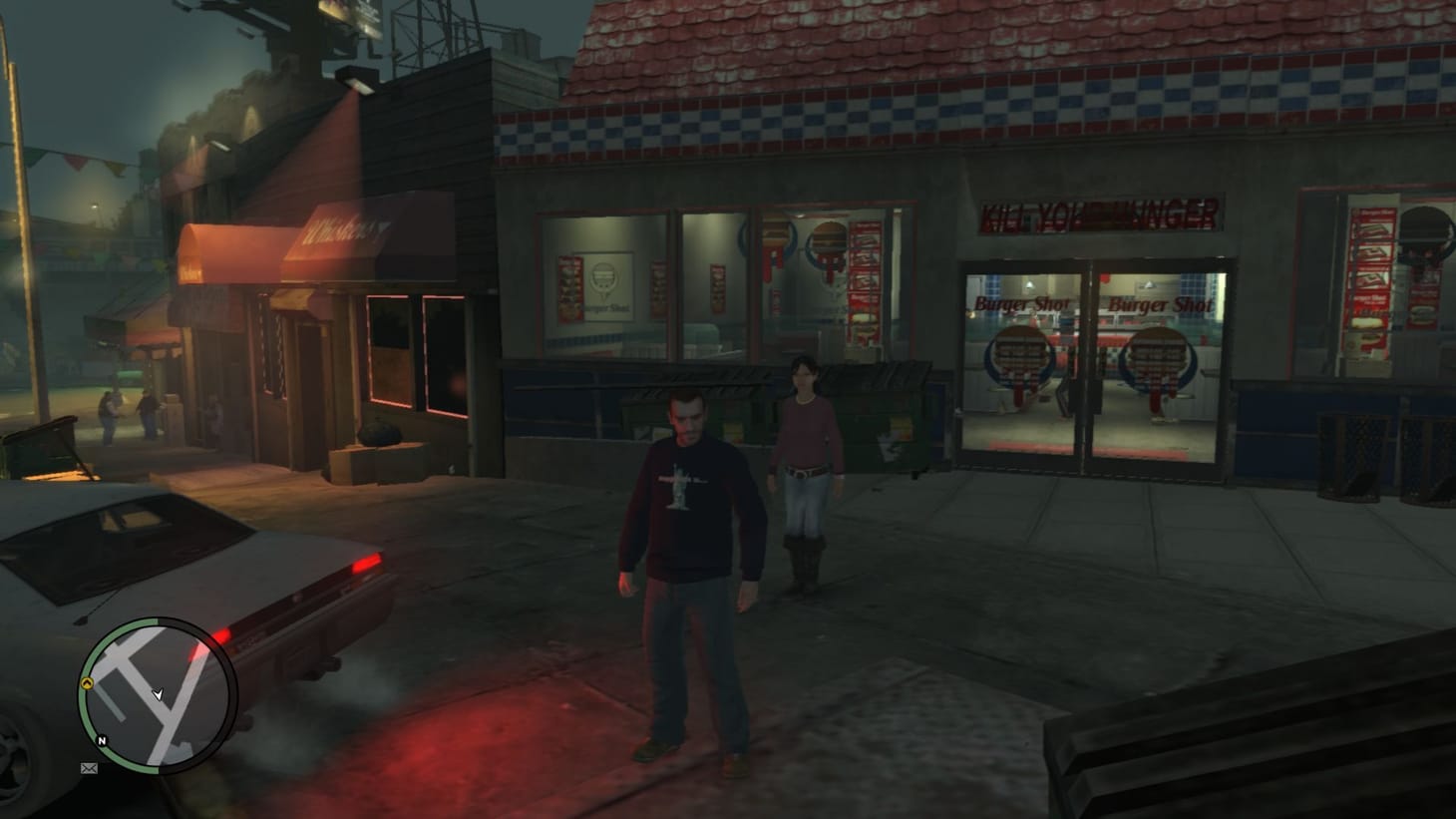Open the envelope message icon below the minimap
The image size is (1456, 819).
click(90, 768)
